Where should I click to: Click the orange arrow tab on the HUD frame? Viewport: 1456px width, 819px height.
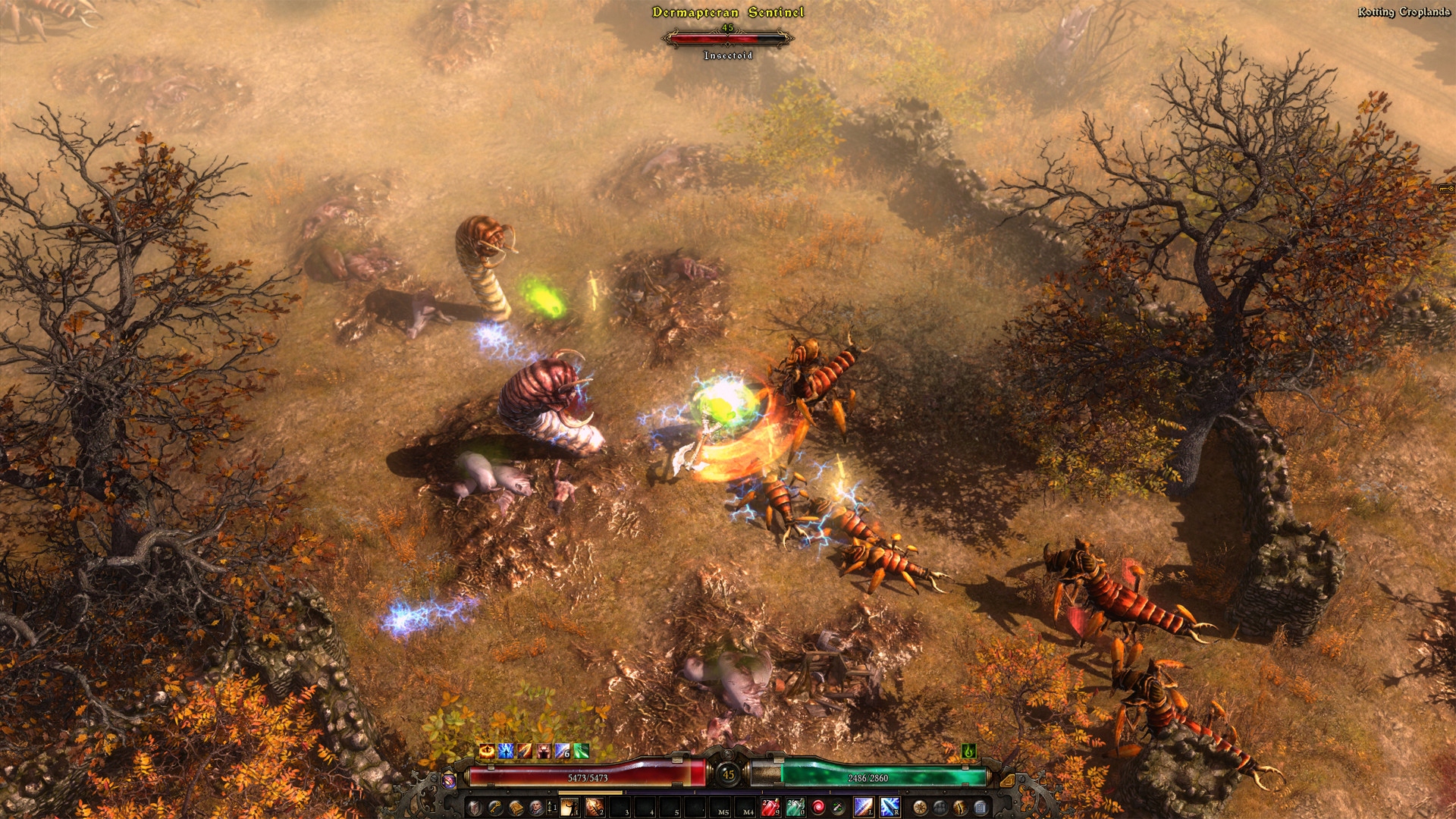tap(1007, 780)
